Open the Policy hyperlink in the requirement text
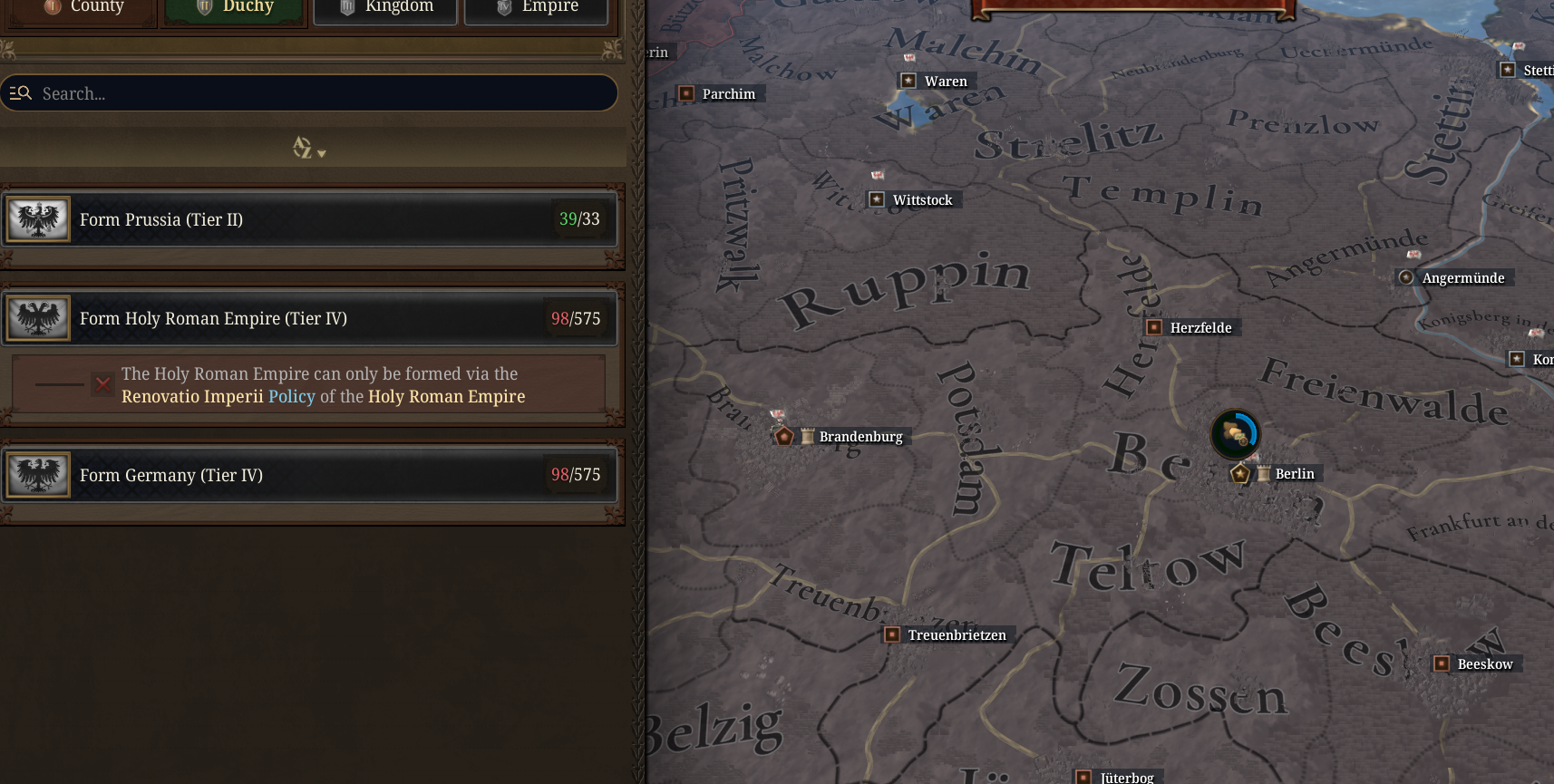The width and height of the screenshot is (1554, 784). point(292,396)
